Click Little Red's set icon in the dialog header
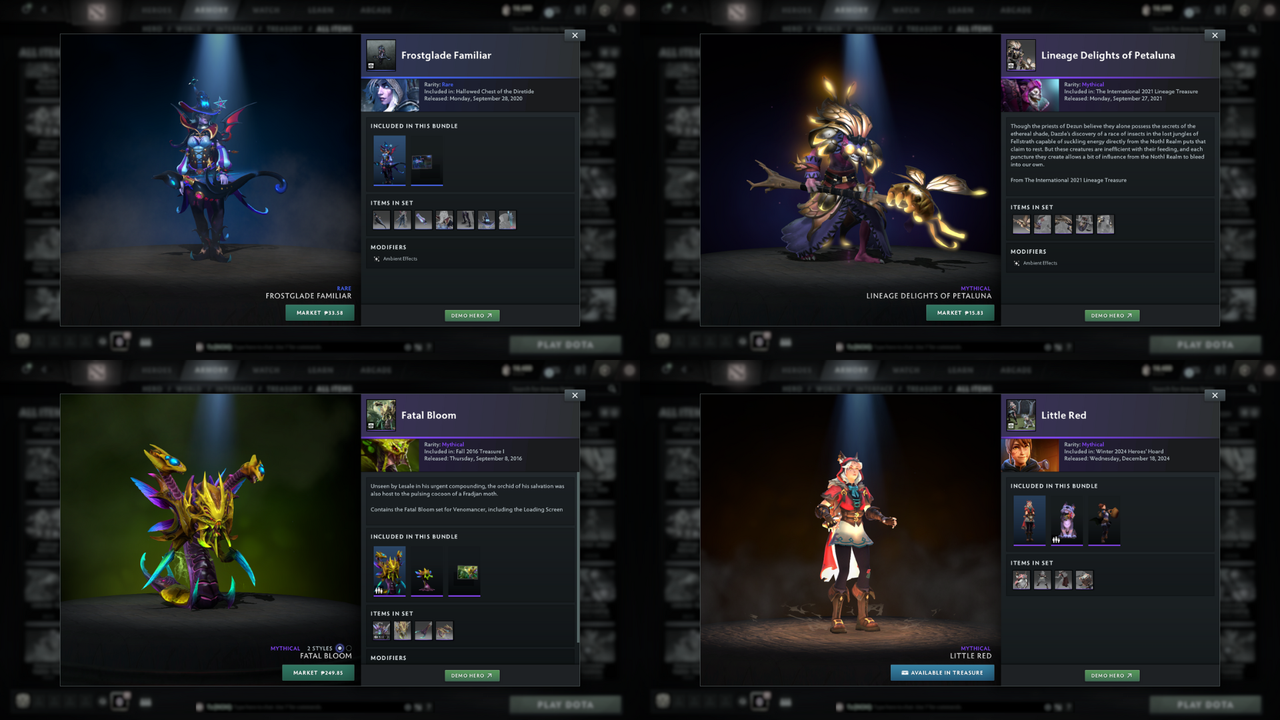This screenshot has width=1280, height=720. [x=1021, y=415]
